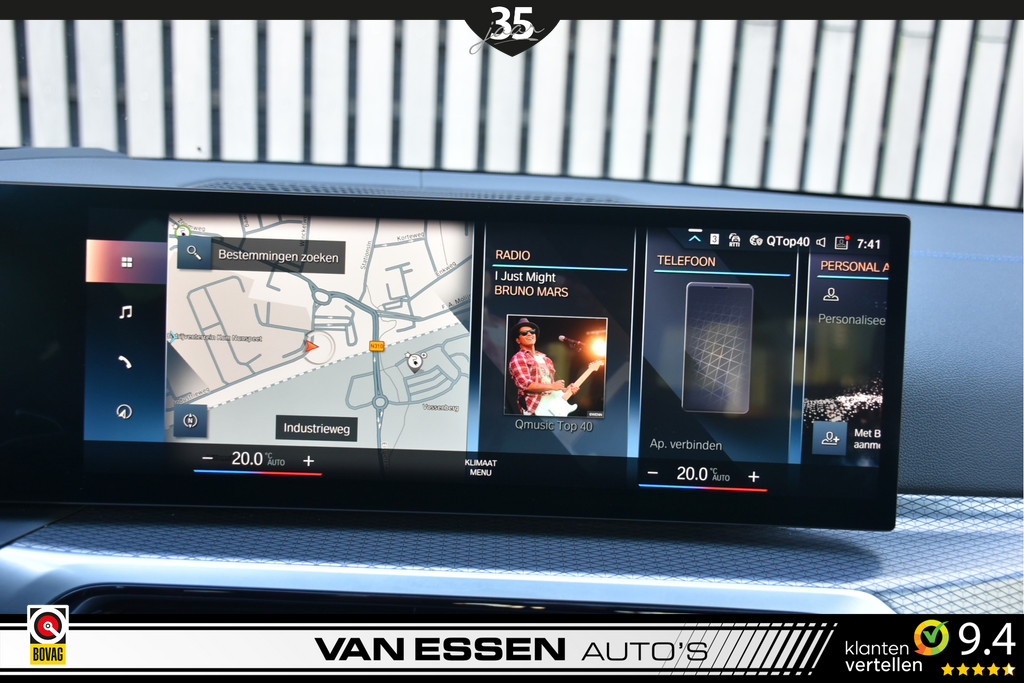Expand the status bar chevron arrow

coord(695,239)
